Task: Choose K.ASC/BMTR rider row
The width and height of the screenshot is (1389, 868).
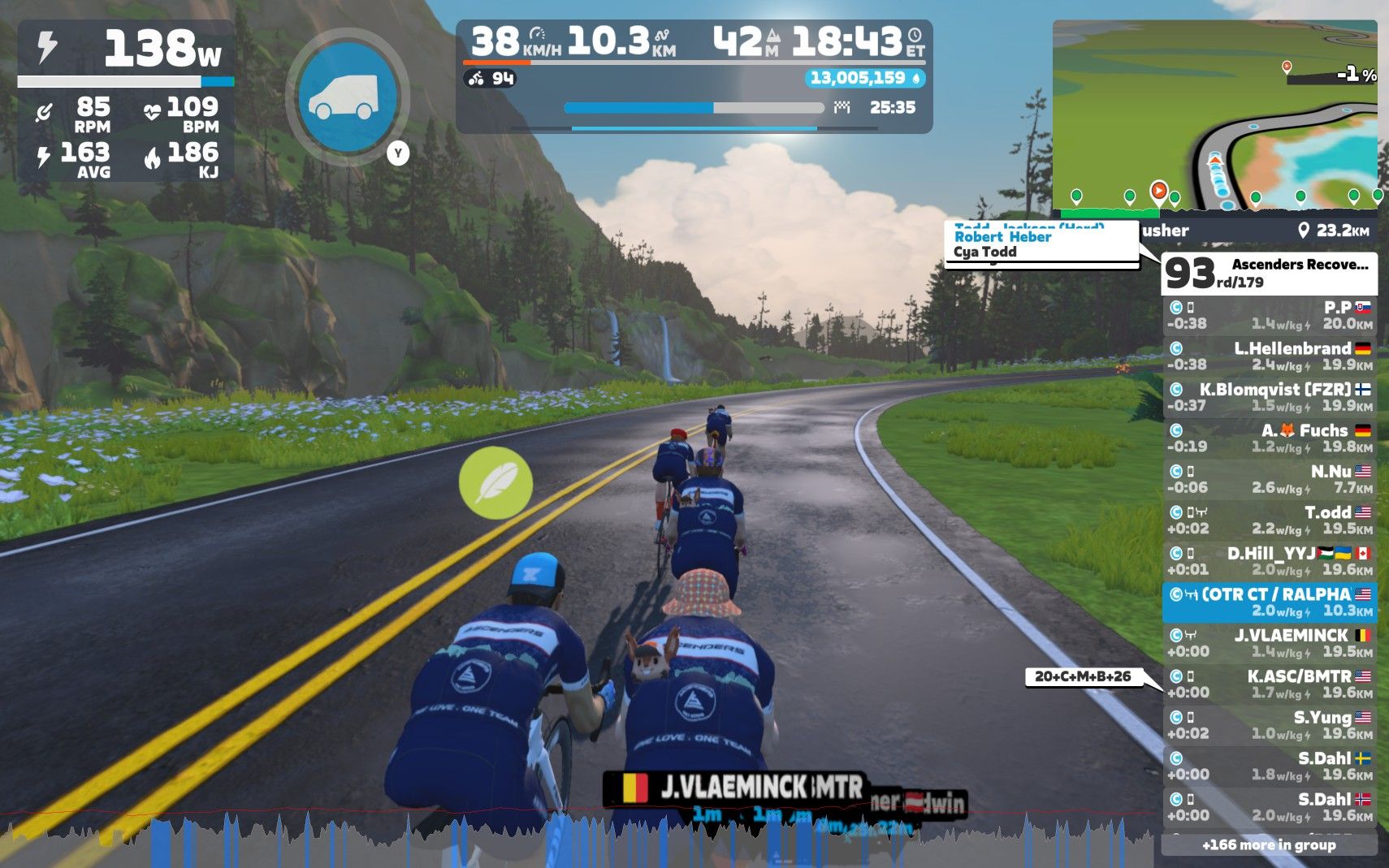Action: (x=1269, y=684)
